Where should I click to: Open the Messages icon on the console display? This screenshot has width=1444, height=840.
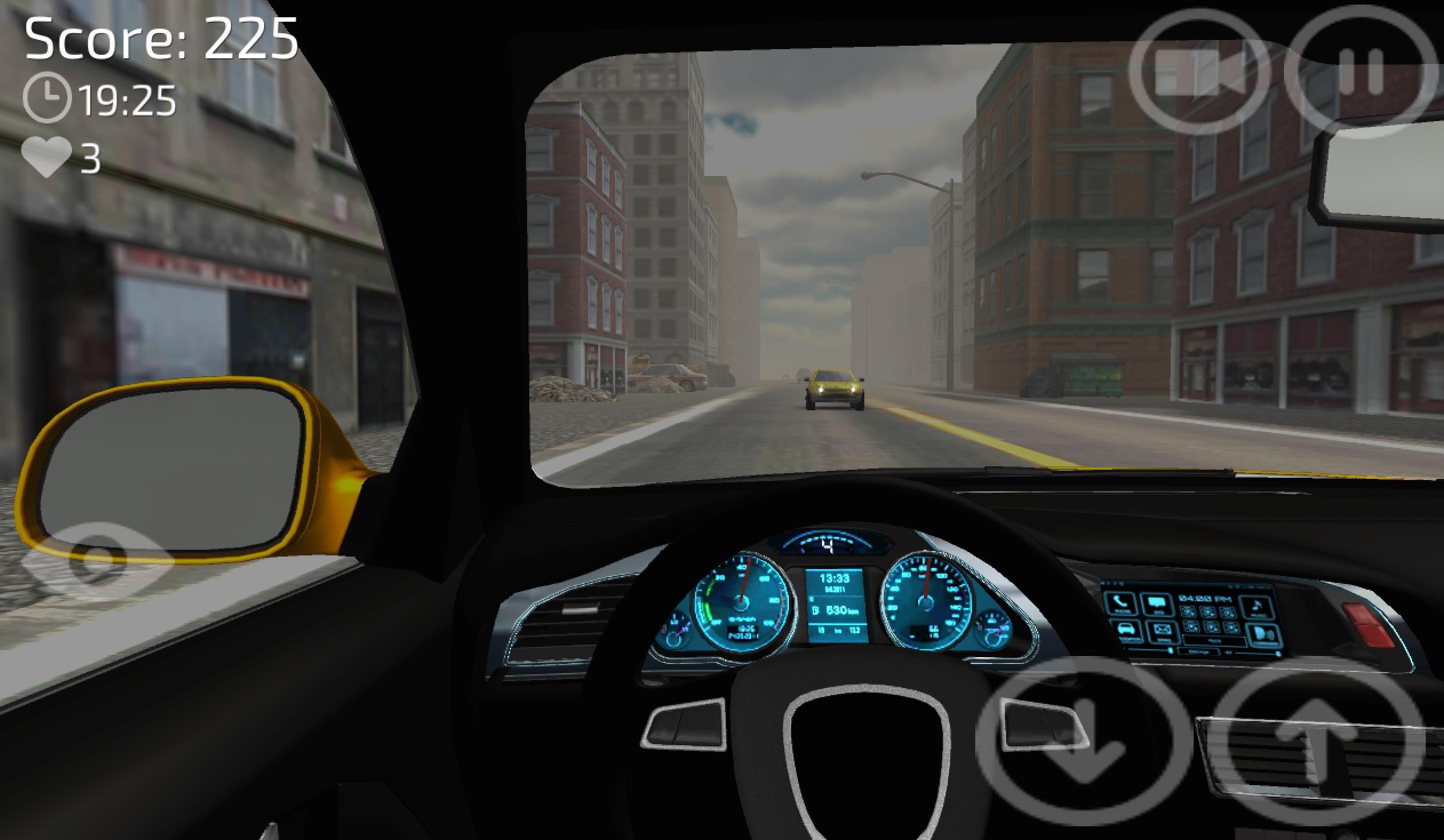[x=1156, y=603]
